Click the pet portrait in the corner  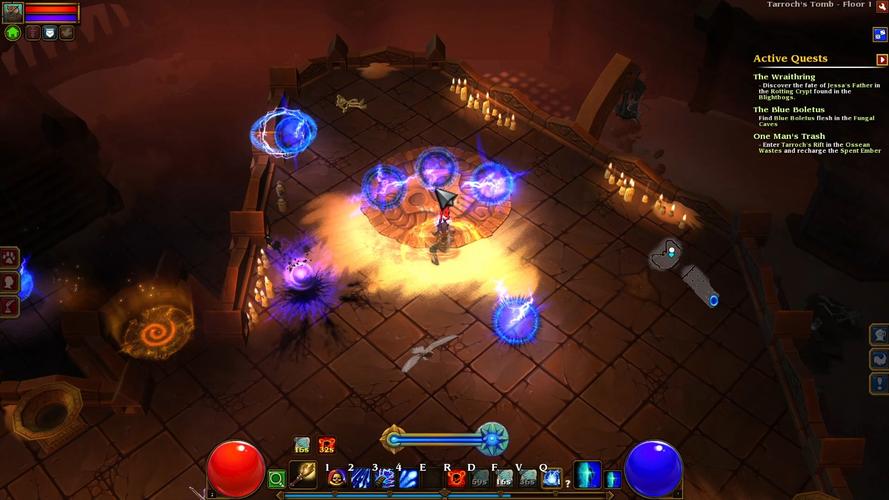pos(13,12)
